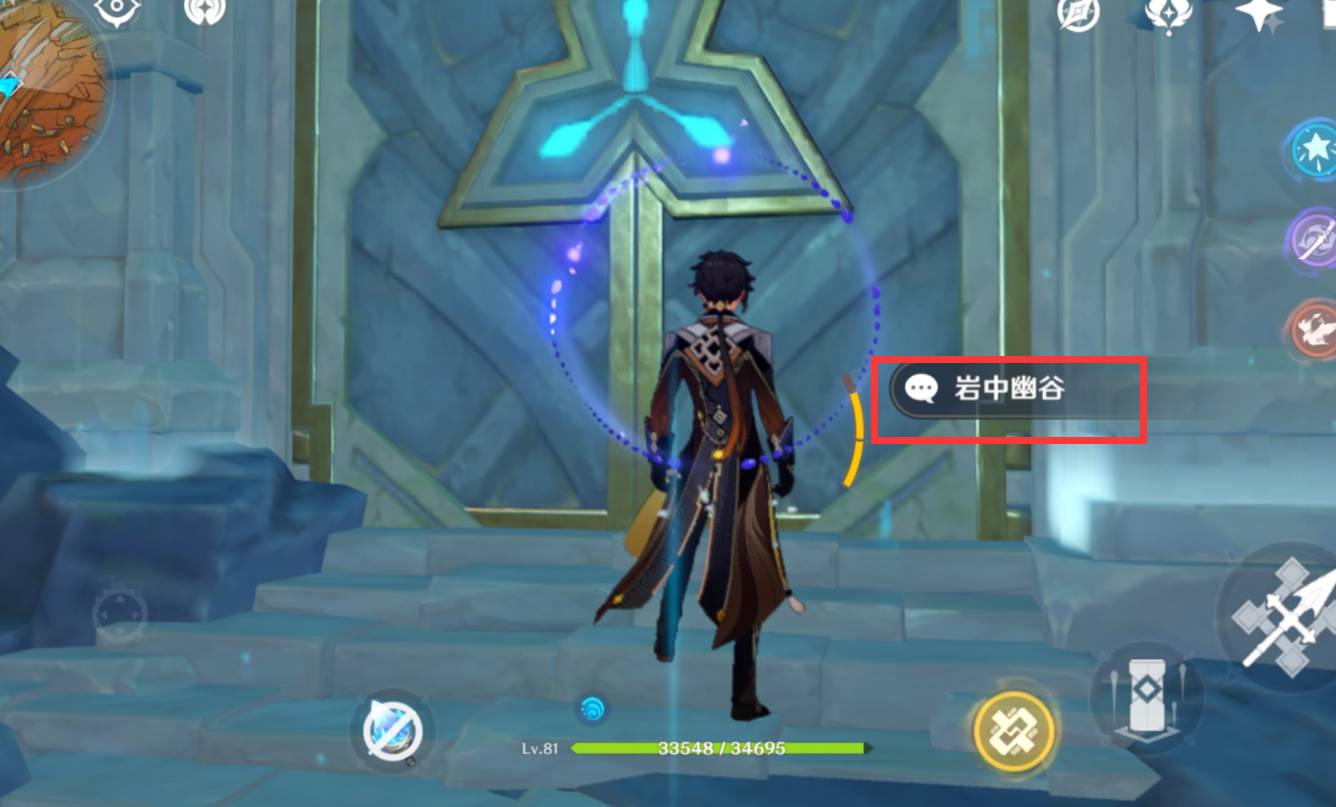Tap the round leaf-patterned icon at top
Image resolution: width=1336 pixels, height=807 pixels.
point(205,12)
